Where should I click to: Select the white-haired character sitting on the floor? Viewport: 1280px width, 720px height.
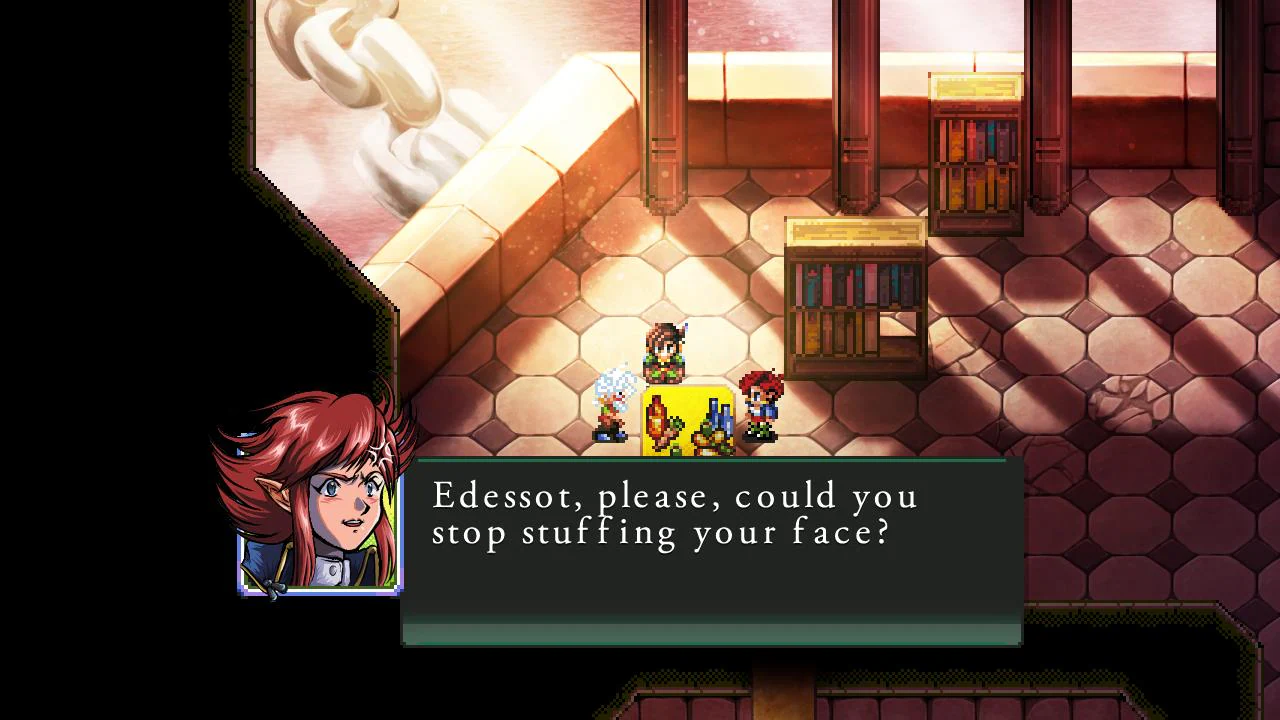(610, 405)
